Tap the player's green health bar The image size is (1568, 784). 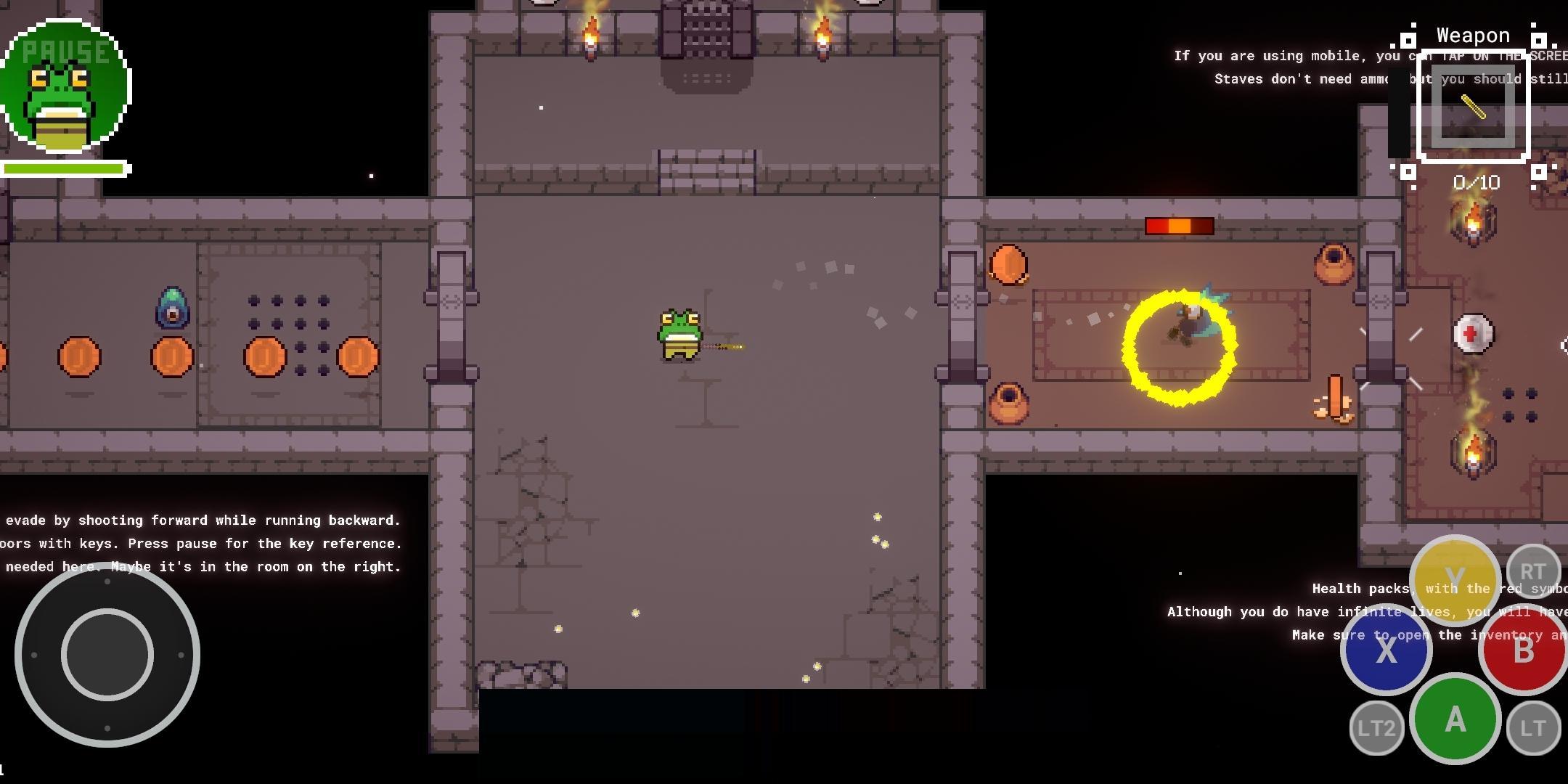[x=64, y=168]
